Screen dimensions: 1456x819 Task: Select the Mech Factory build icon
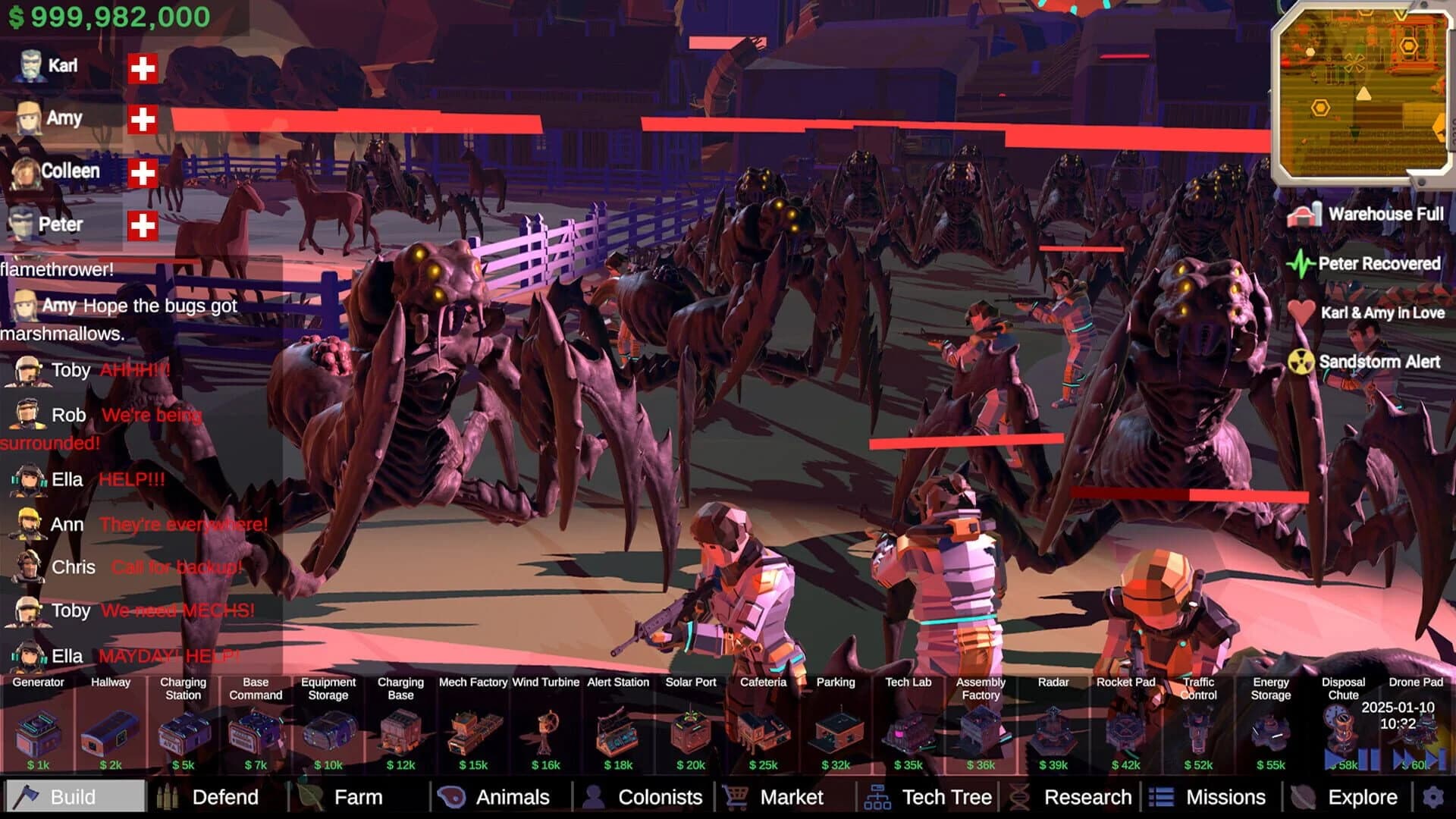[x=472, y=732]
